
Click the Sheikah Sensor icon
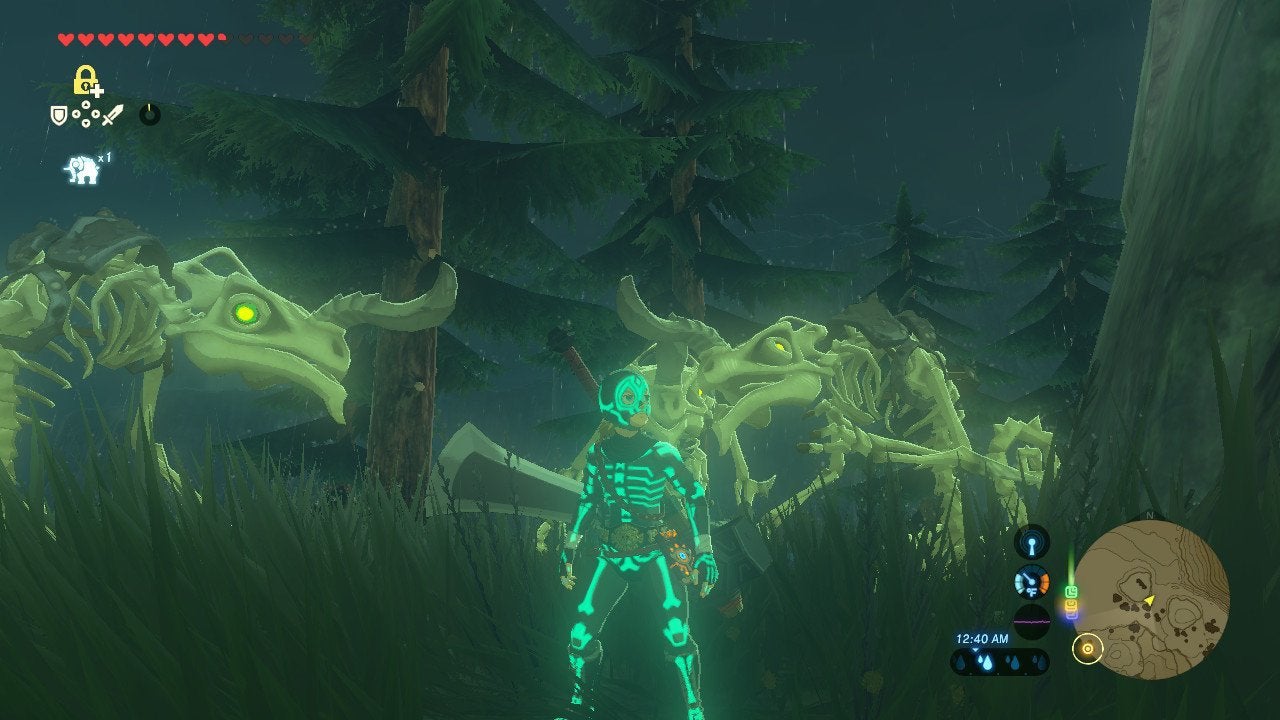[1032, 542]
